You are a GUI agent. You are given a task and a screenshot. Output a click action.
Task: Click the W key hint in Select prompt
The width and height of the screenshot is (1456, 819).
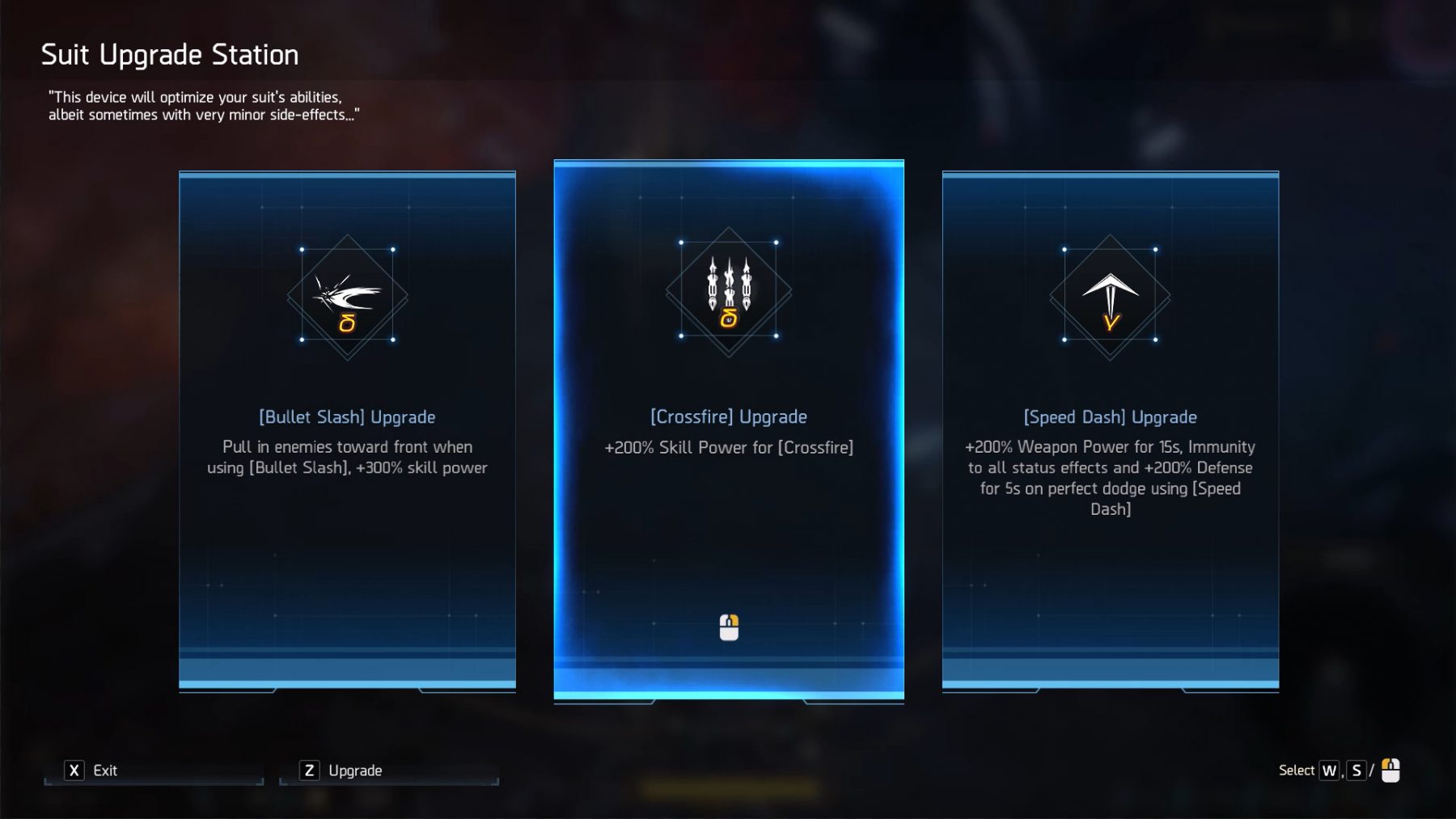tap(1331, 770)
